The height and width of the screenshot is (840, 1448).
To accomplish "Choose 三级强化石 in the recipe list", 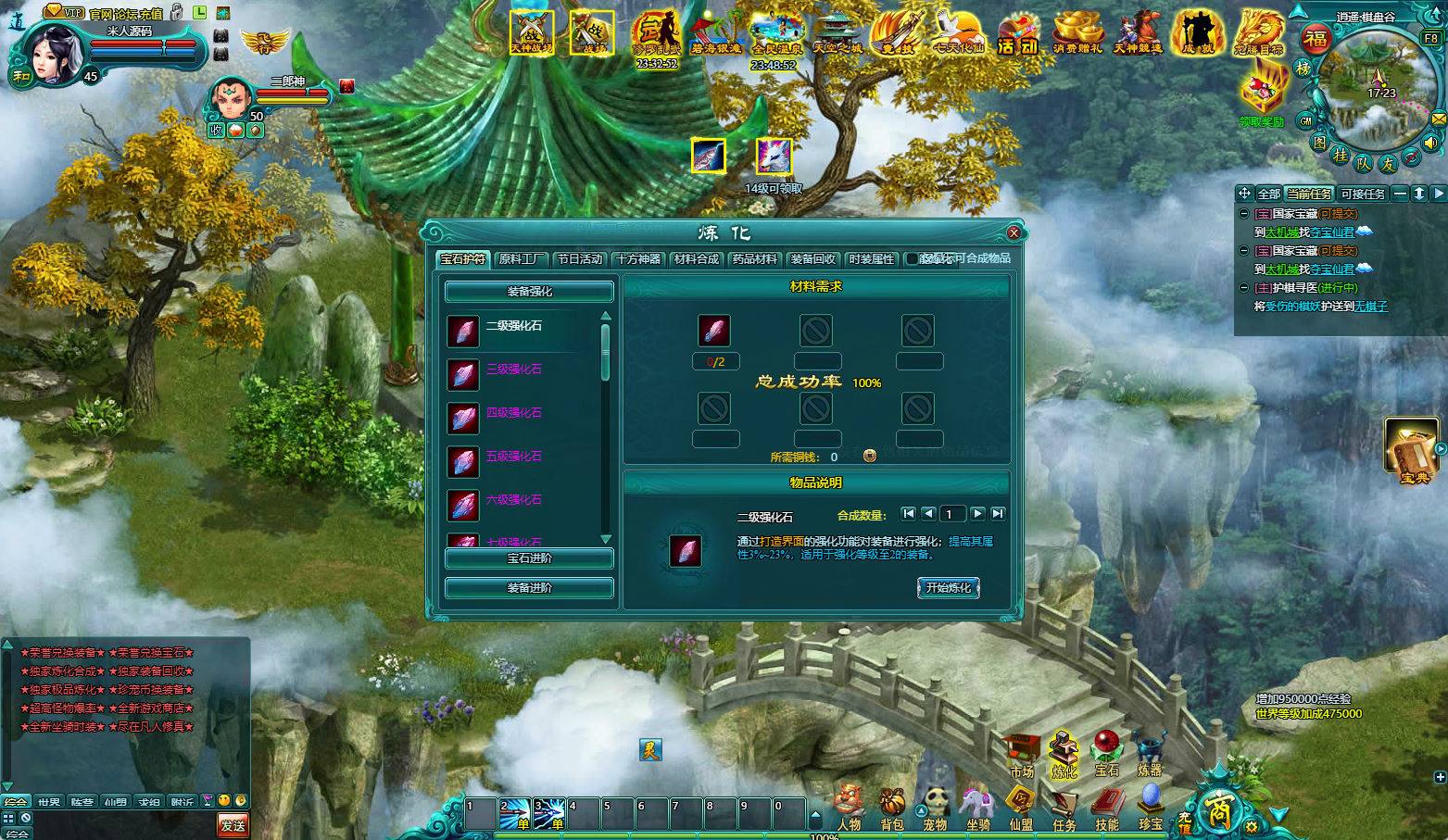I will point(513,370).
